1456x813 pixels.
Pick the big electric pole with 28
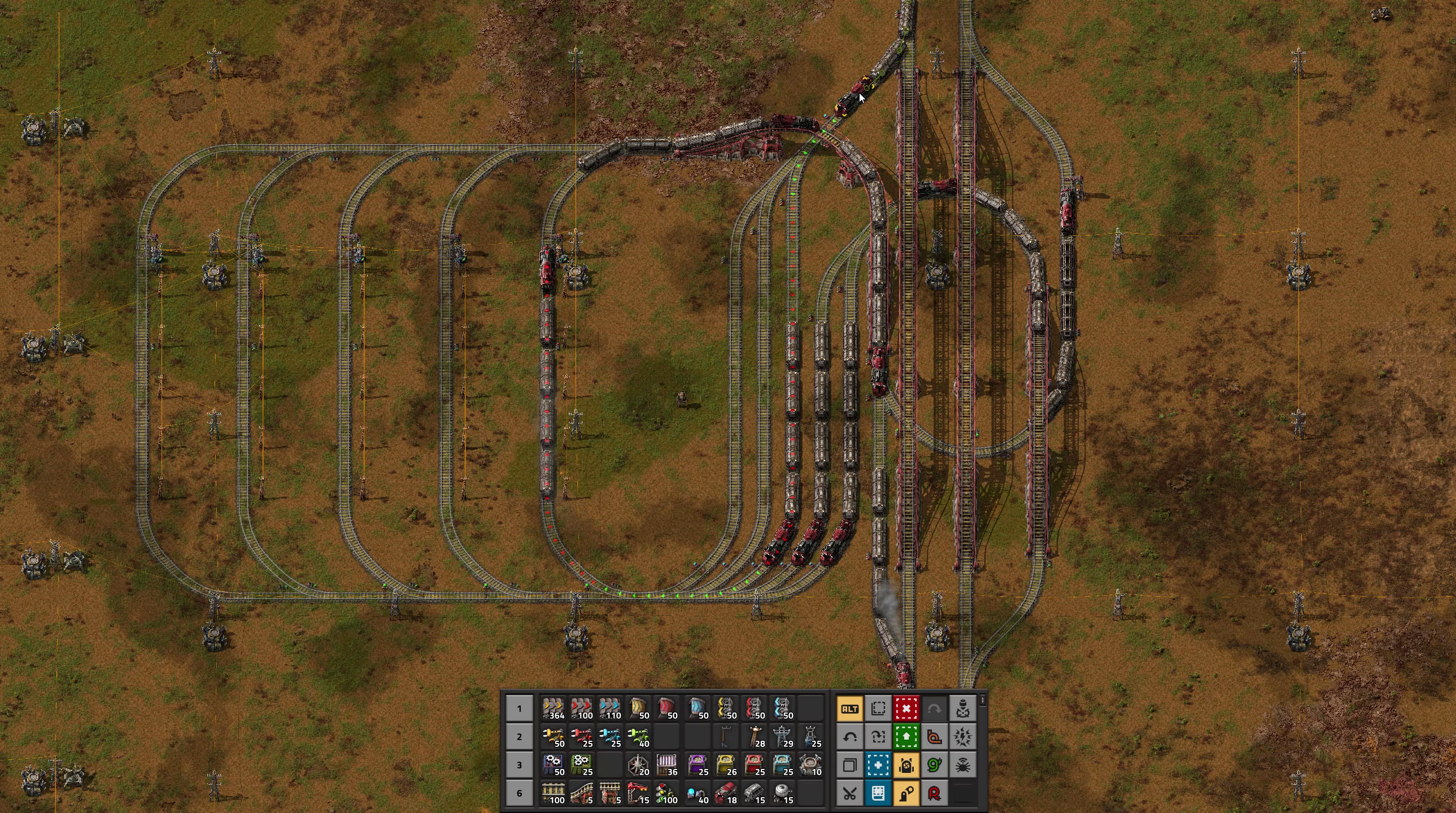pyautogui.click(x=755, y=737)
